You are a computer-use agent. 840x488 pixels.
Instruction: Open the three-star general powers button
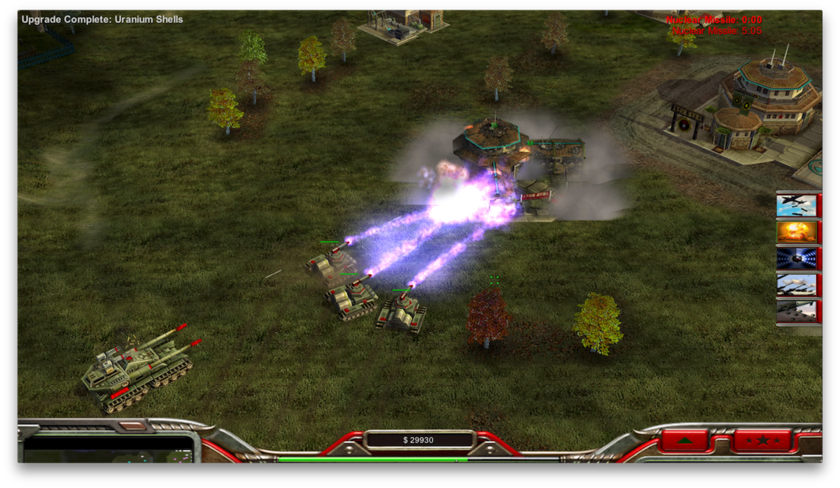pos(761,440)
